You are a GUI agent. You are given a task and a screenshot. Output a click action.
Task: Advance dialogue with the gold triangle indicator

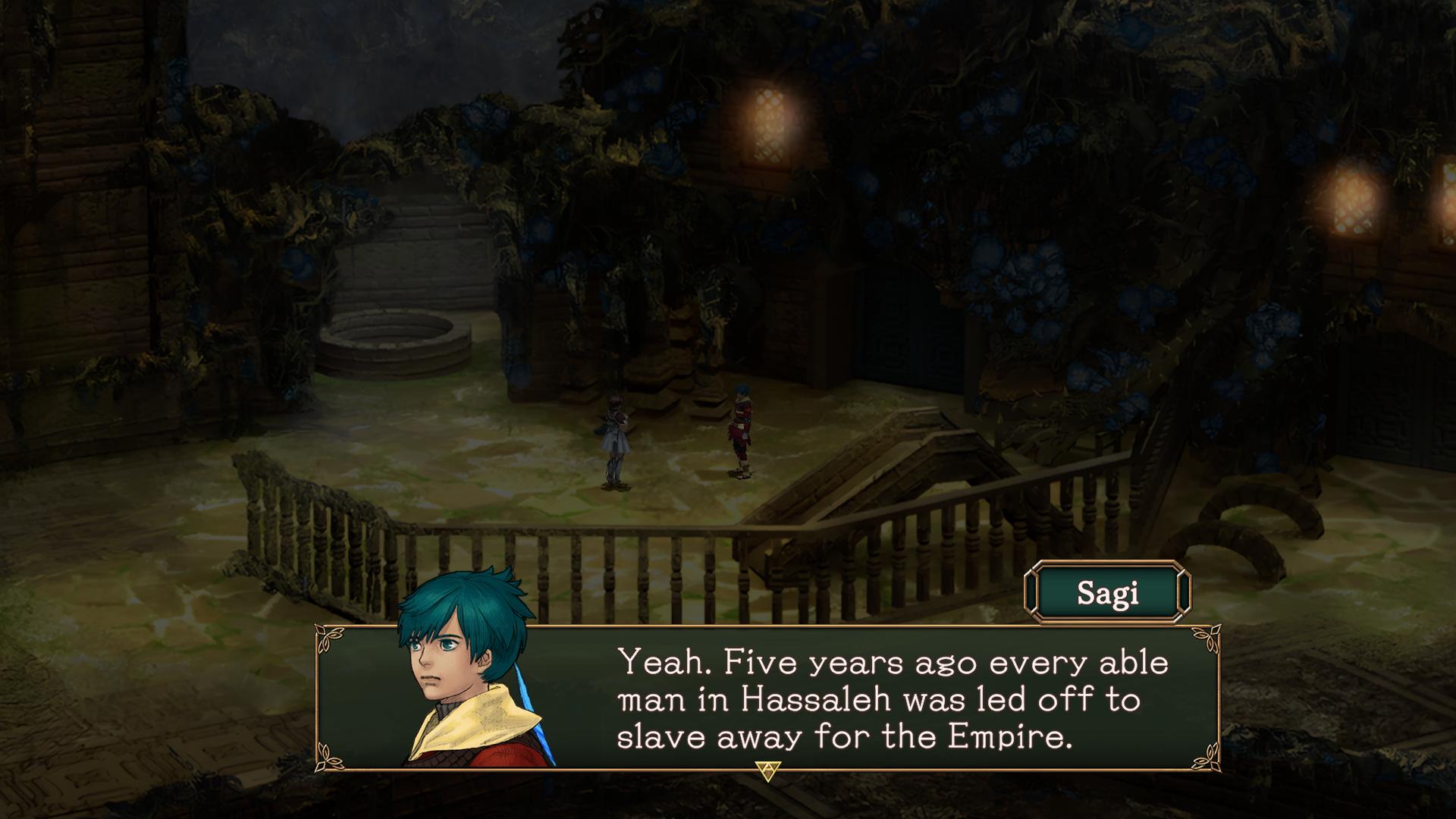pyautogui.click(x=767, y=771)
